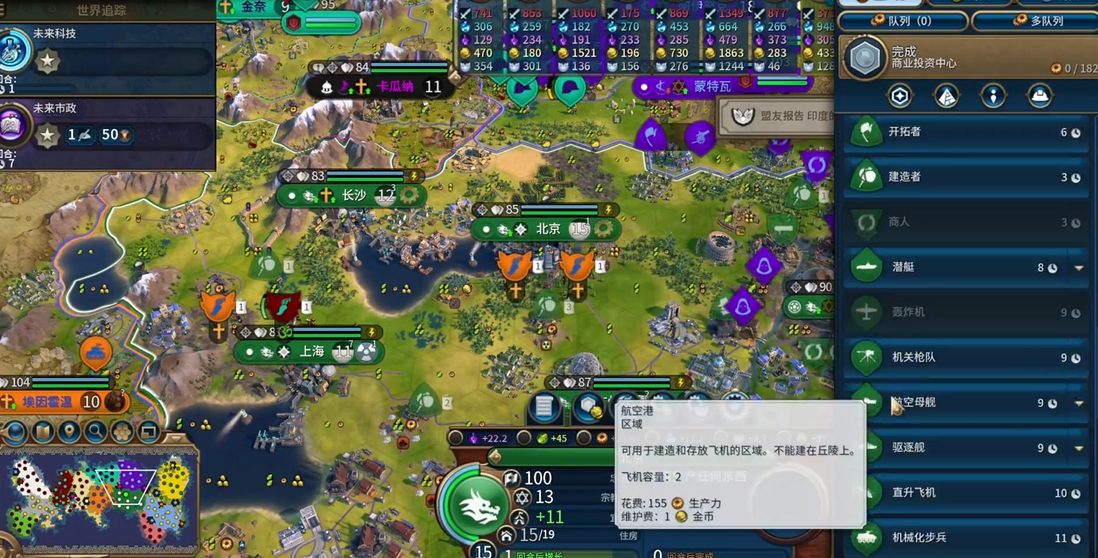The image size is (1098, 558).
Task: Open the projects hard-hat filter icon
Action: tap(1039, 96)
